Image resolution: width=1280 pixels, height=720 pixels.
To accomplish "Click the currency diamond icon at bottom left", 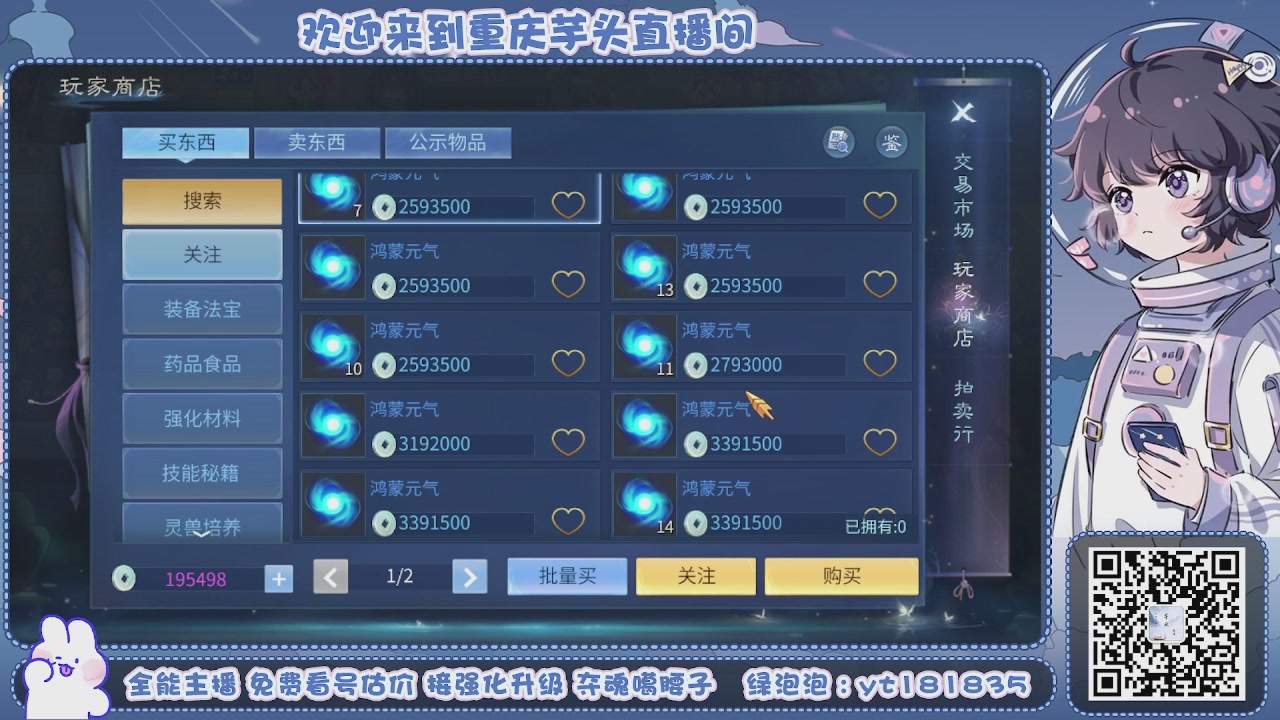I will (x=122, y=577).
